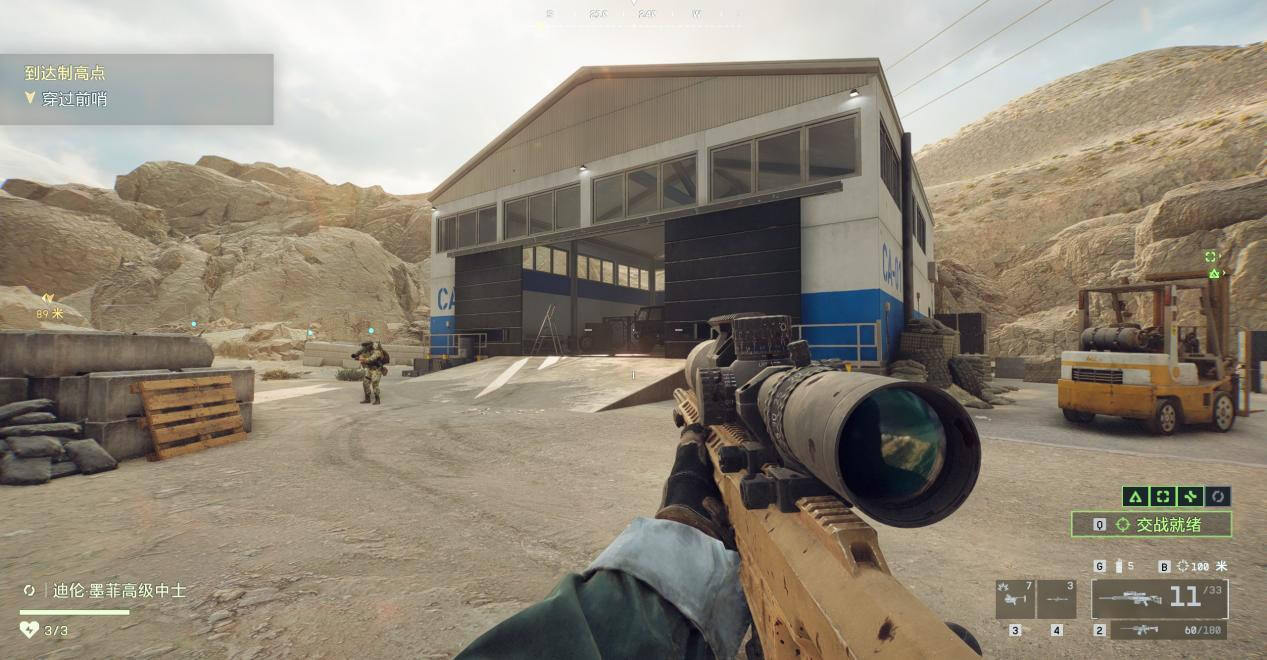Select the grenade launcher gadget slot

(1015, 599)
